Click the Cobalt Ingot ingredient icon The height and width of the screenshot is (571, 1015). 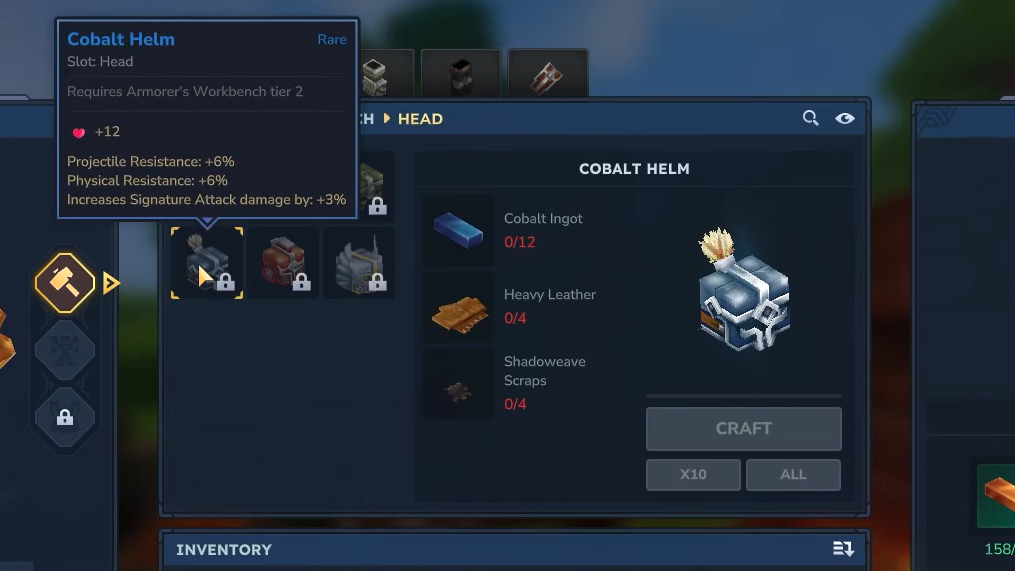coord(458,229)
